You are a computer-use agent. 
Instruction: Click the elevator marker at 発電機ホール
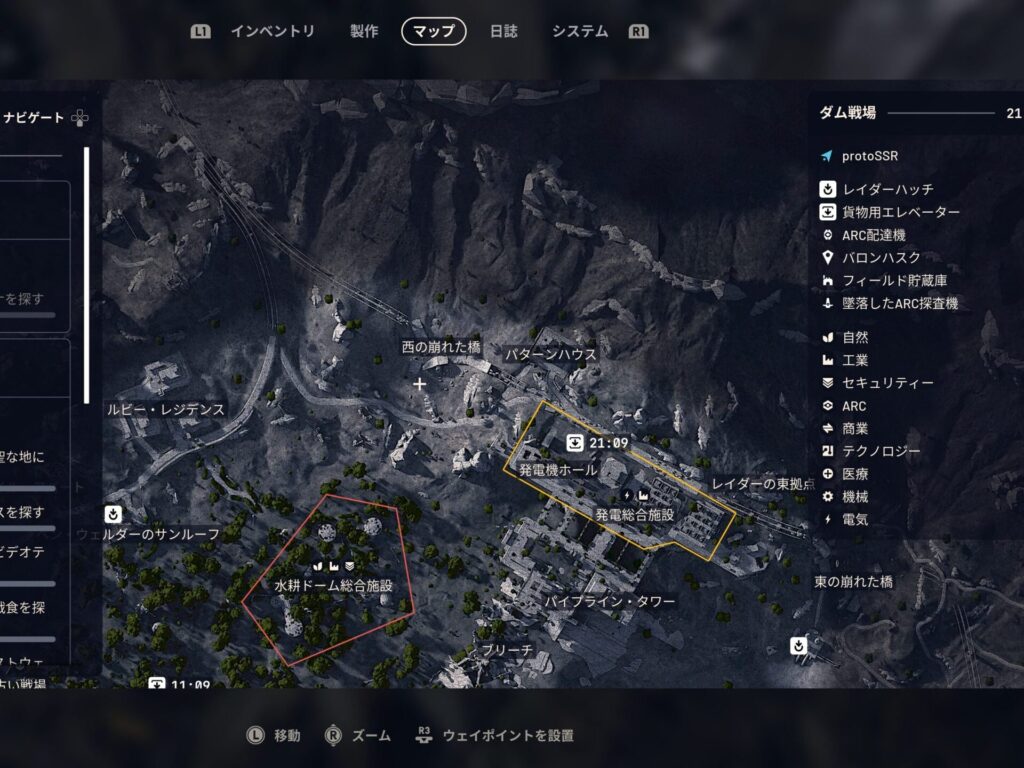point(575,443)
